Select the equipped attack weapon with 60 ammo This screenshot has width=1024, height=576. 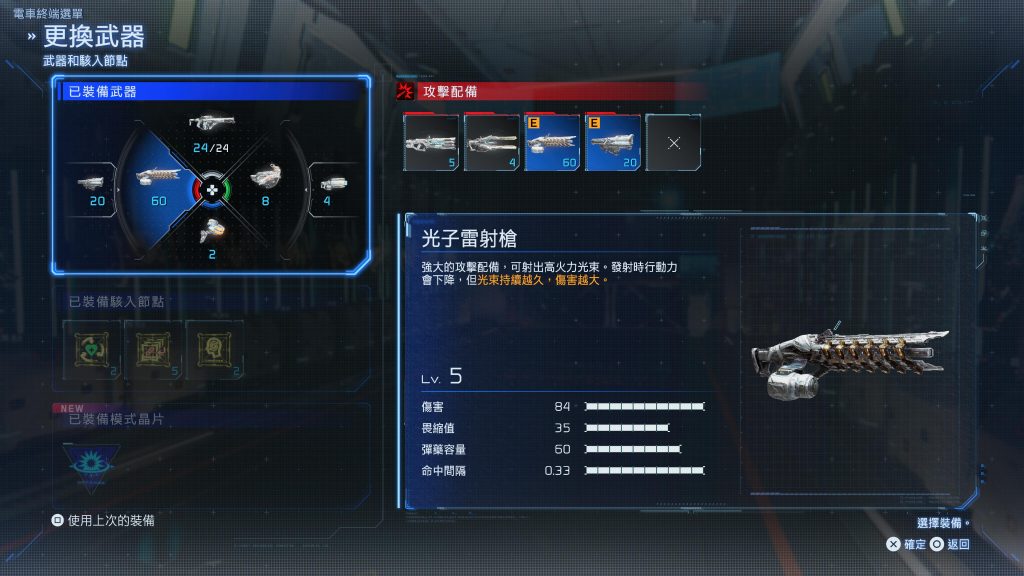552,143
